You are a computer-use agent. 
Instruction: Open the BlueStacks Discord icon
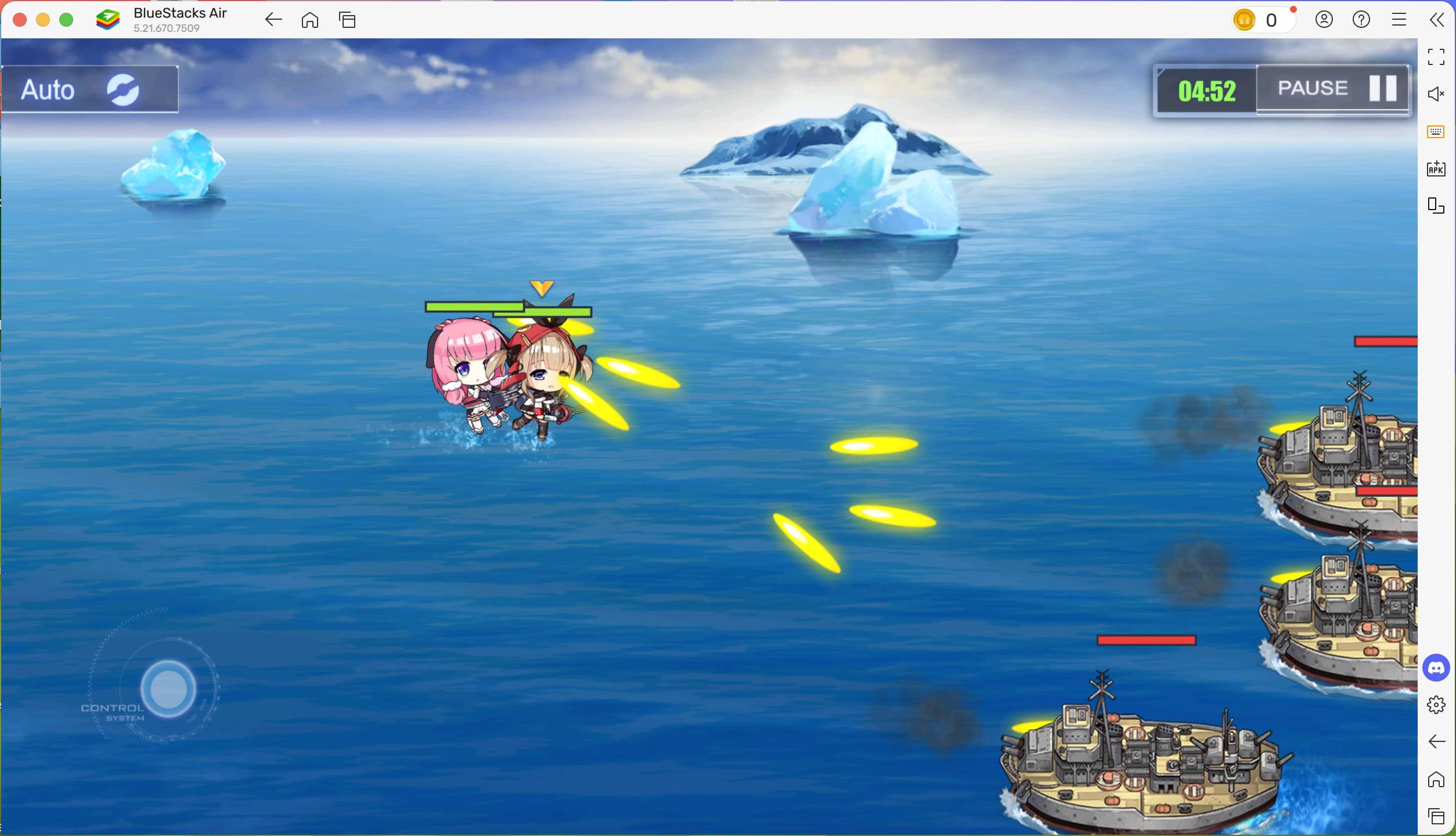pos(1436,668)
